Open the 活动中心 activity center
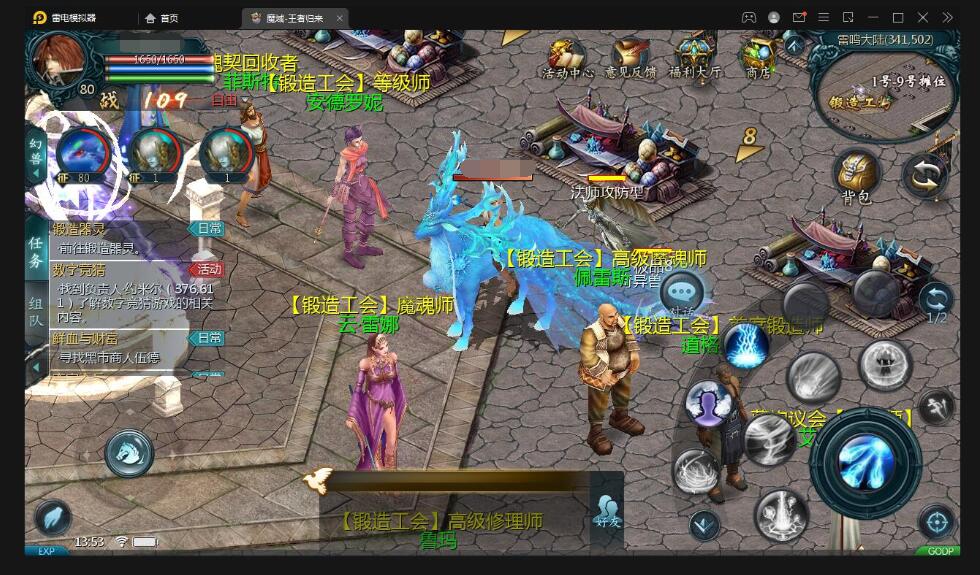This screenshot has height=575, width=980. 567,59
